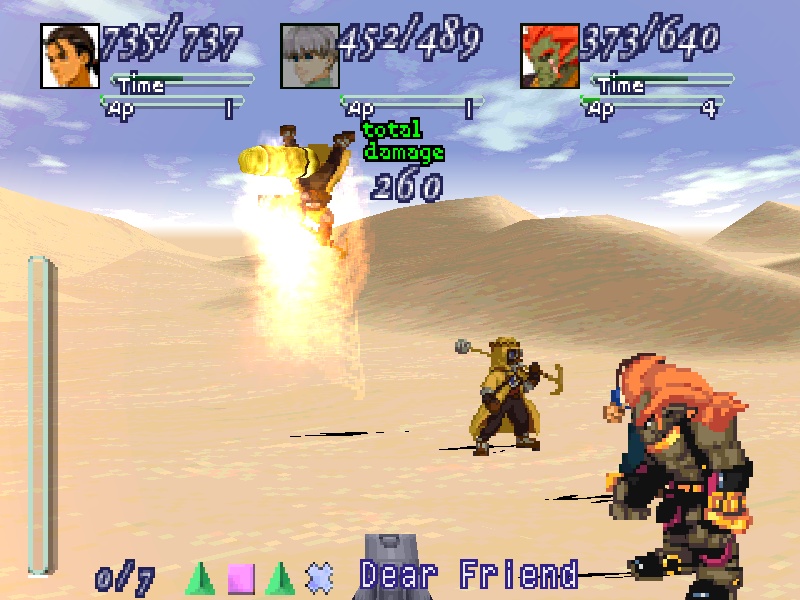The image size is (800, 600).
Task: Choose the silver-haired character's portrait
Action: (x=309, y=56)
